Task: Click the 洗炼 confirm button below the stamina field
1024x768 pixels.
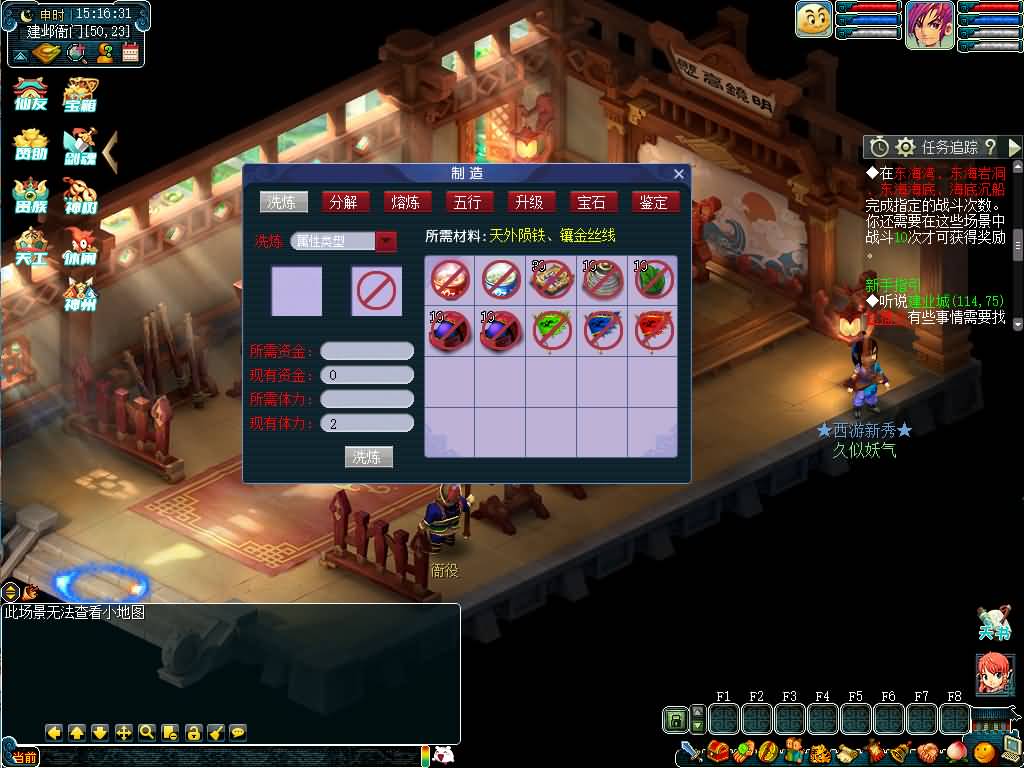Action: tap(368, 457)
